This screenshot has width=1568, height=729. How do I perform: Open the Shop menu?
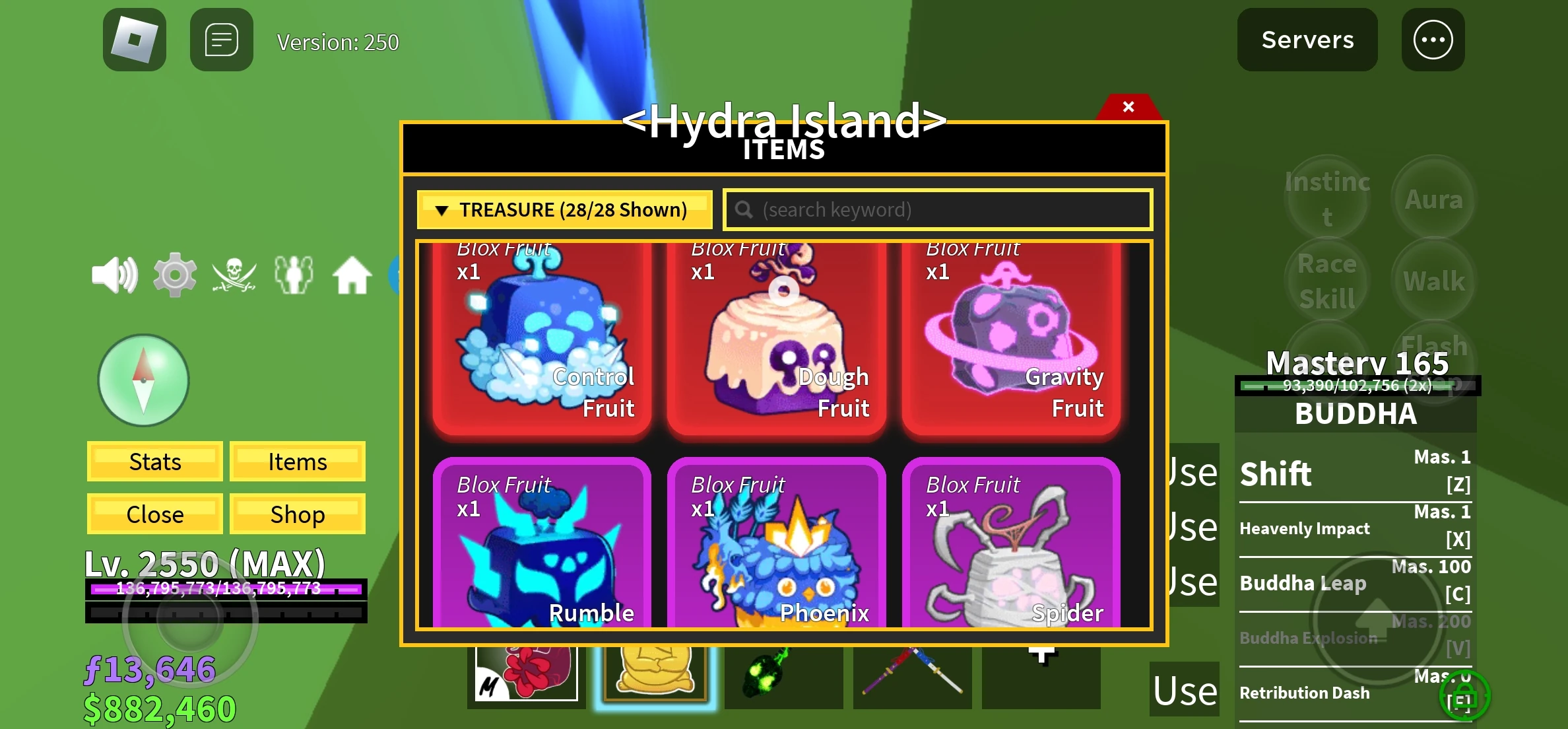[297, 514]
